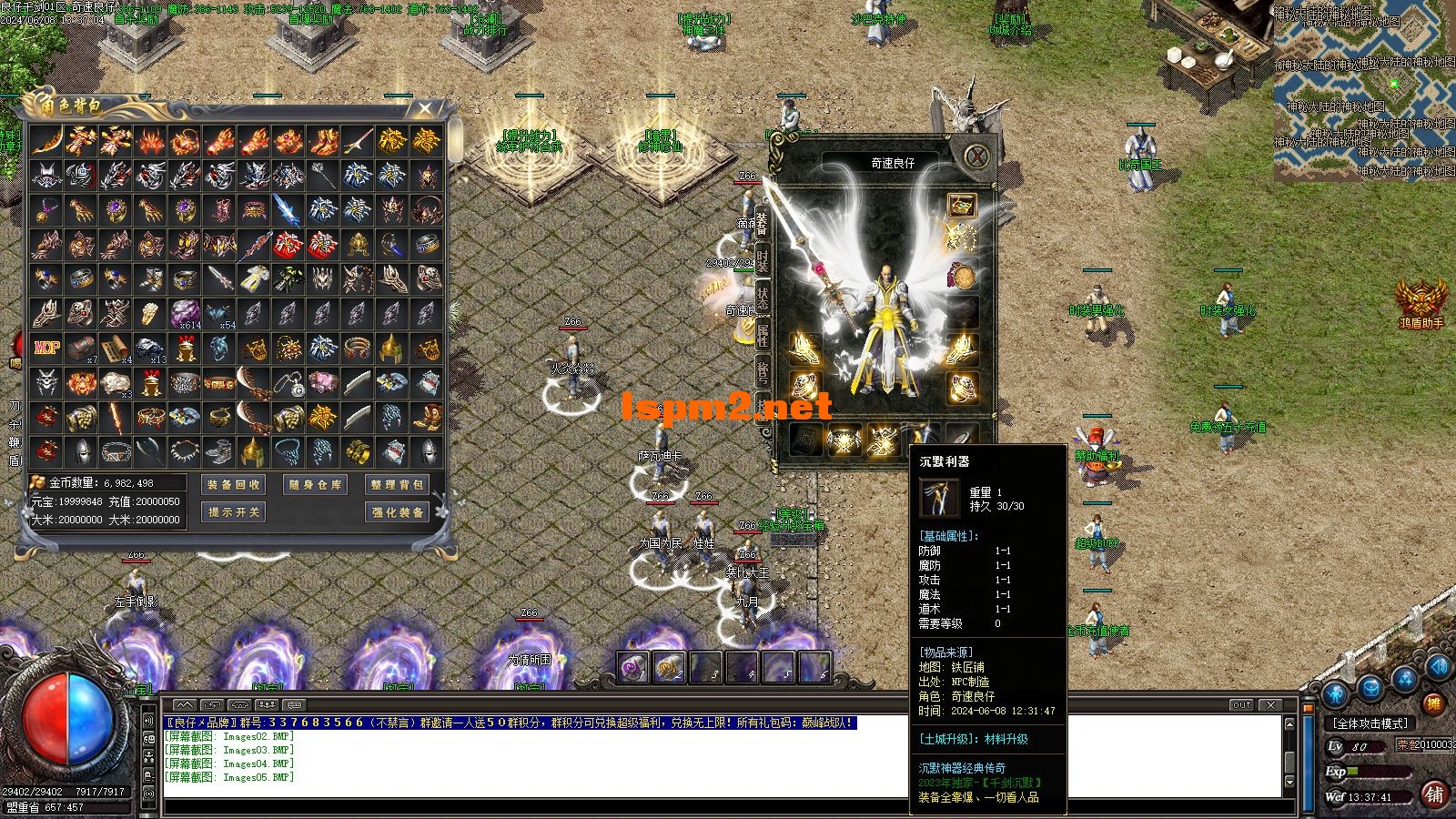Toggle 提示开关 in the backpack window

pos(233,512)
